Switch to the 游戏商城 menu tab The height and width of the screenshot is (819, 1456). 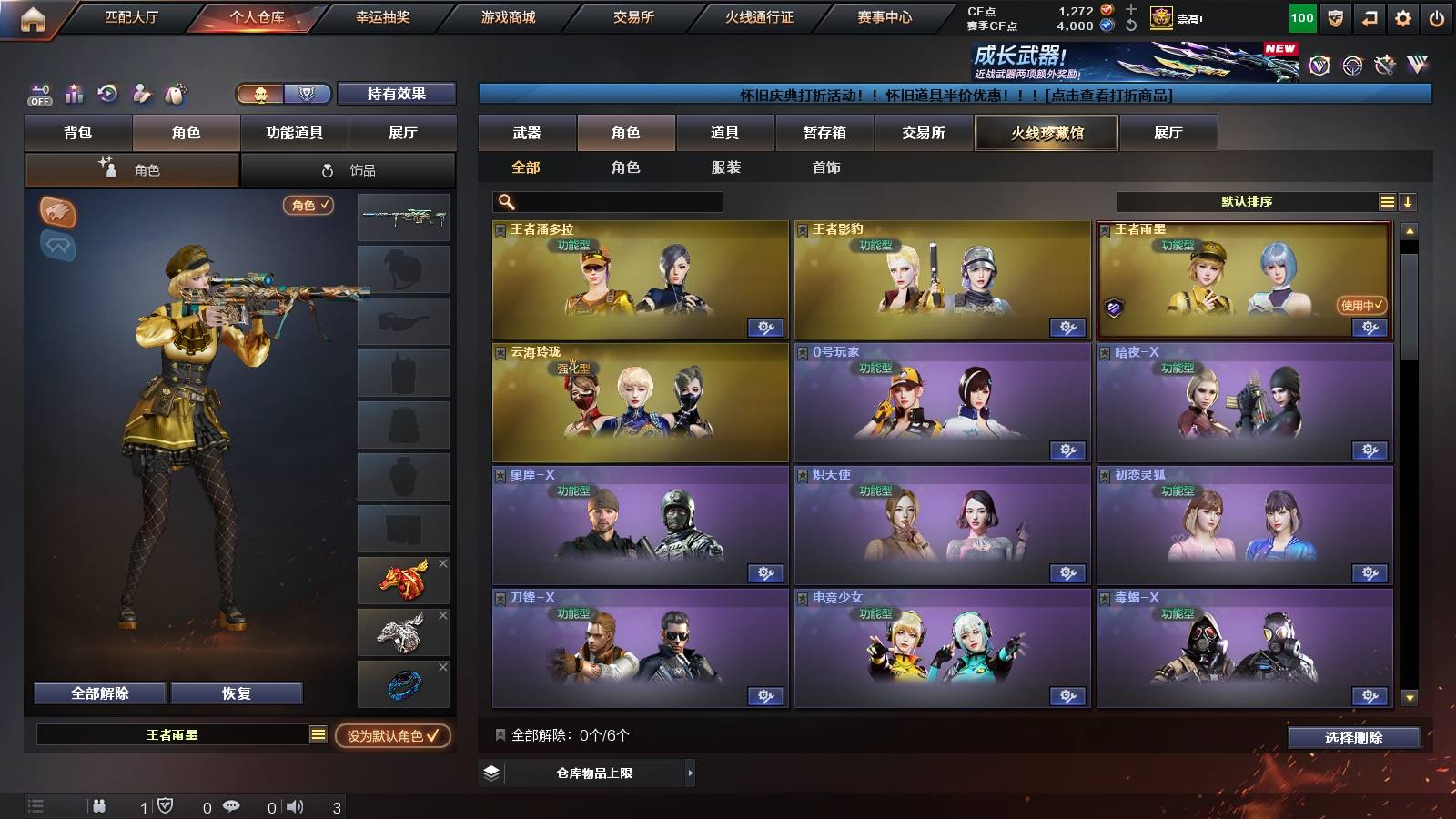(508, 15)
